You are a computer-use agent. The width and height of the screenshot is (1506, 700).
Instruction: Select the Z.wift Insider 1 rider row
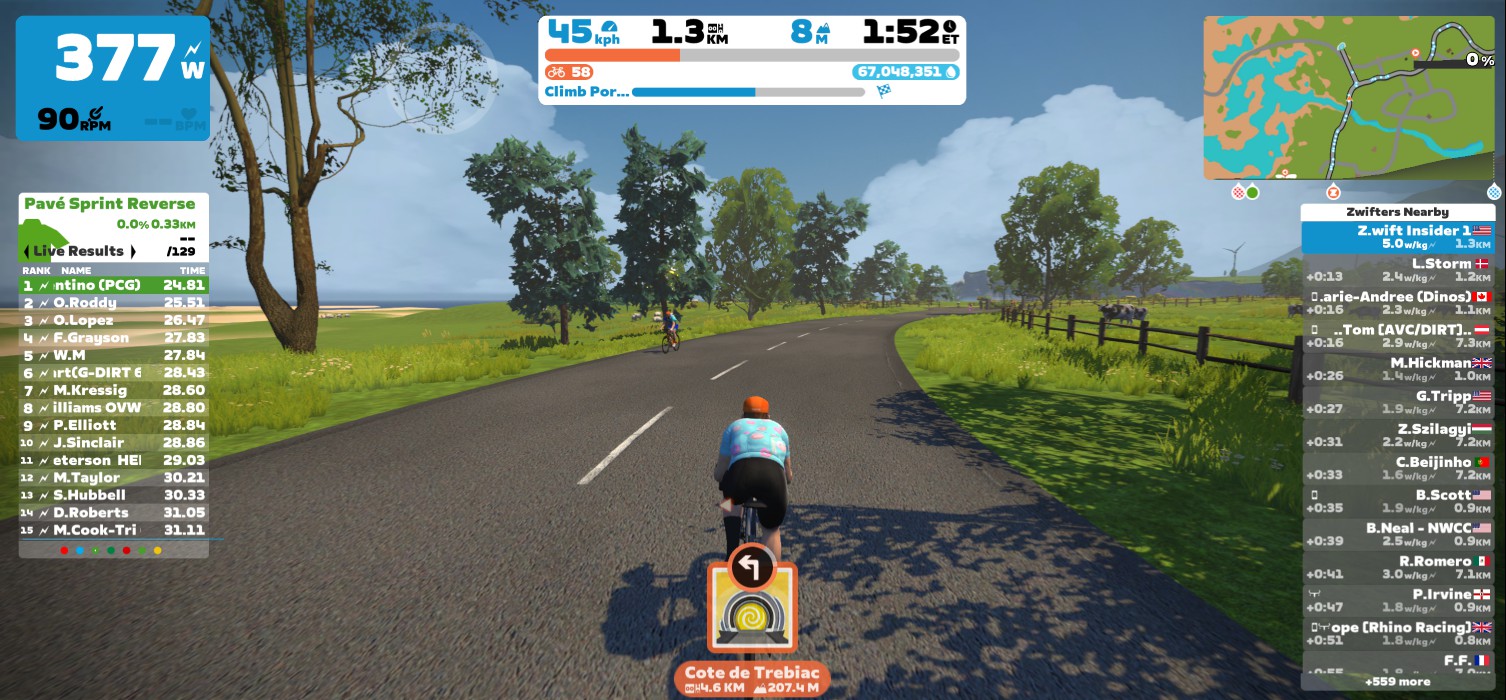point(1397,237)
